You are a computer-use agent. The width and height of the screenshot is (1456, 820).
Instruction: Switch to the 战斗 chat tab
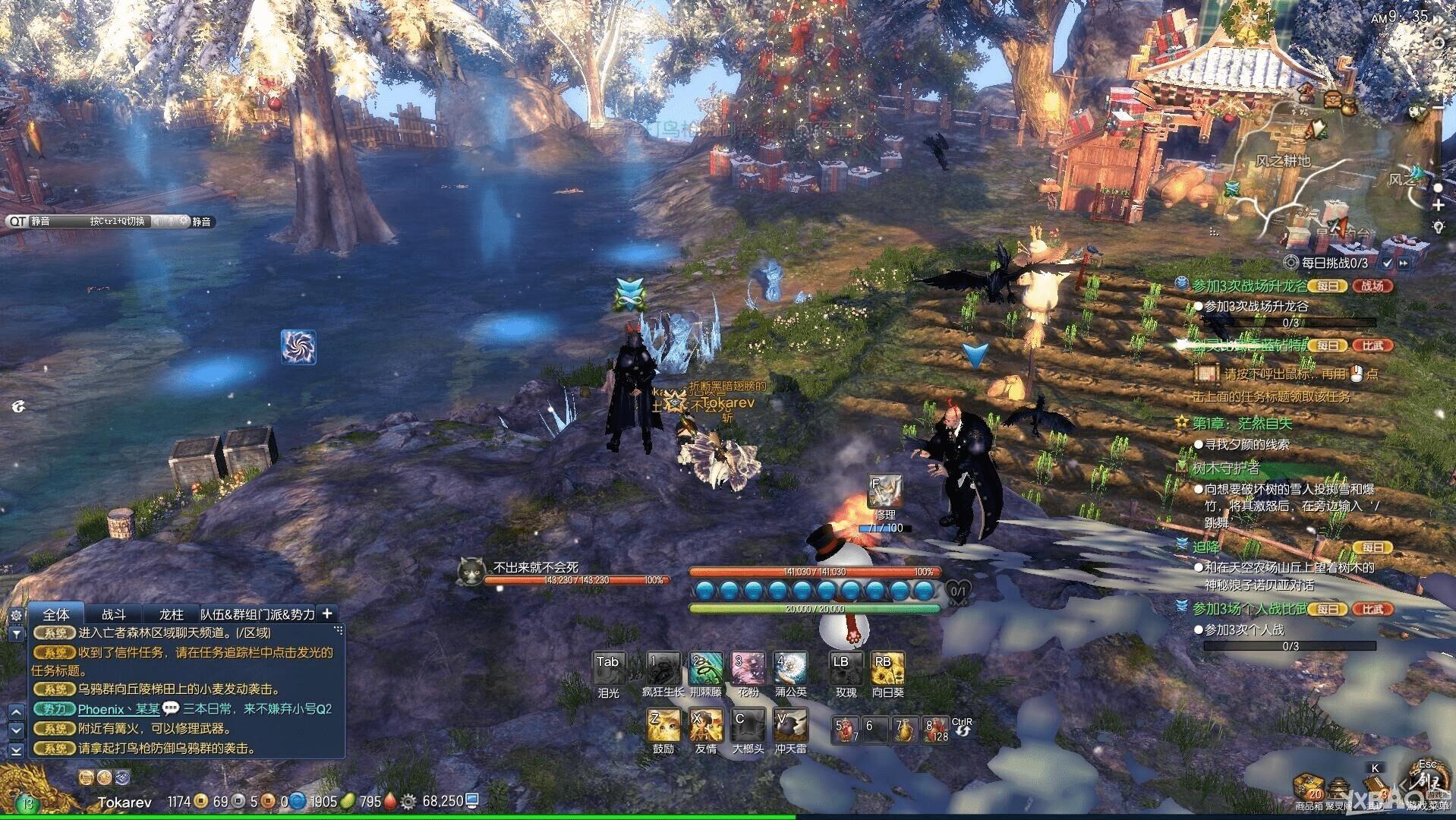click(x=114, y=614)
